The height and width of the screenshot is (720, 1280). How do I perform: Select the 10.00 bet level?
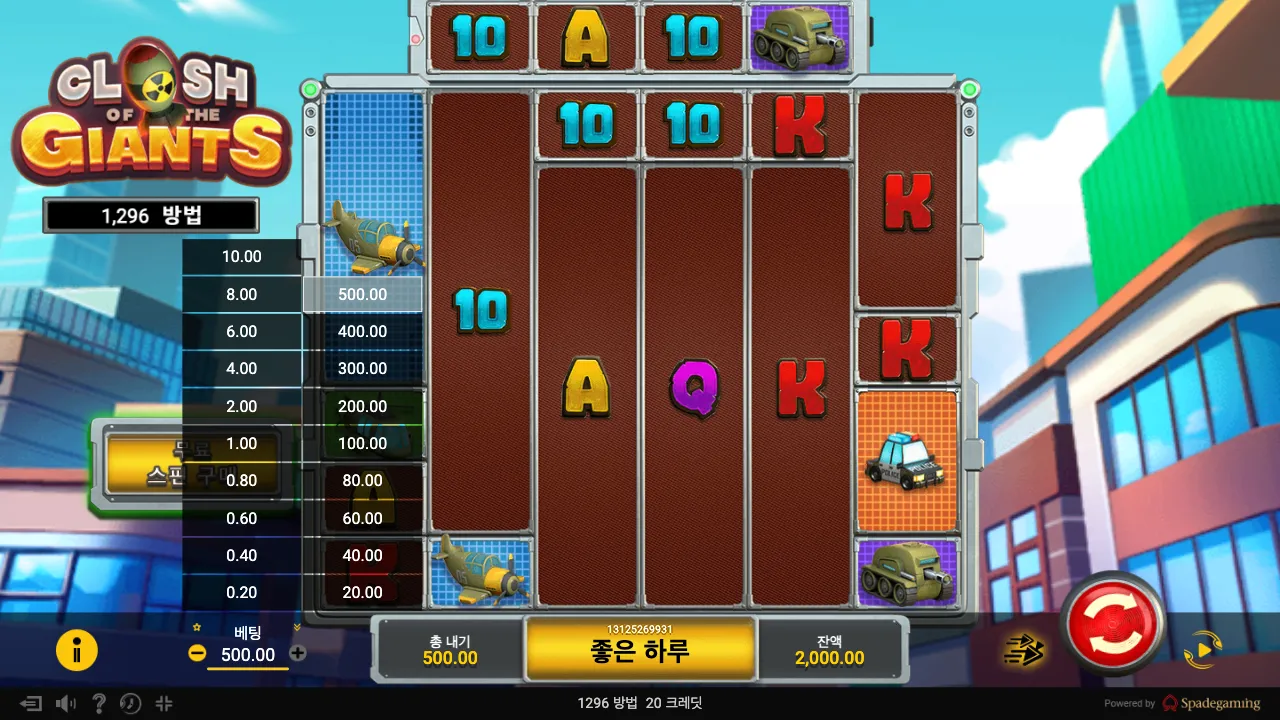(x=241, y=257)
